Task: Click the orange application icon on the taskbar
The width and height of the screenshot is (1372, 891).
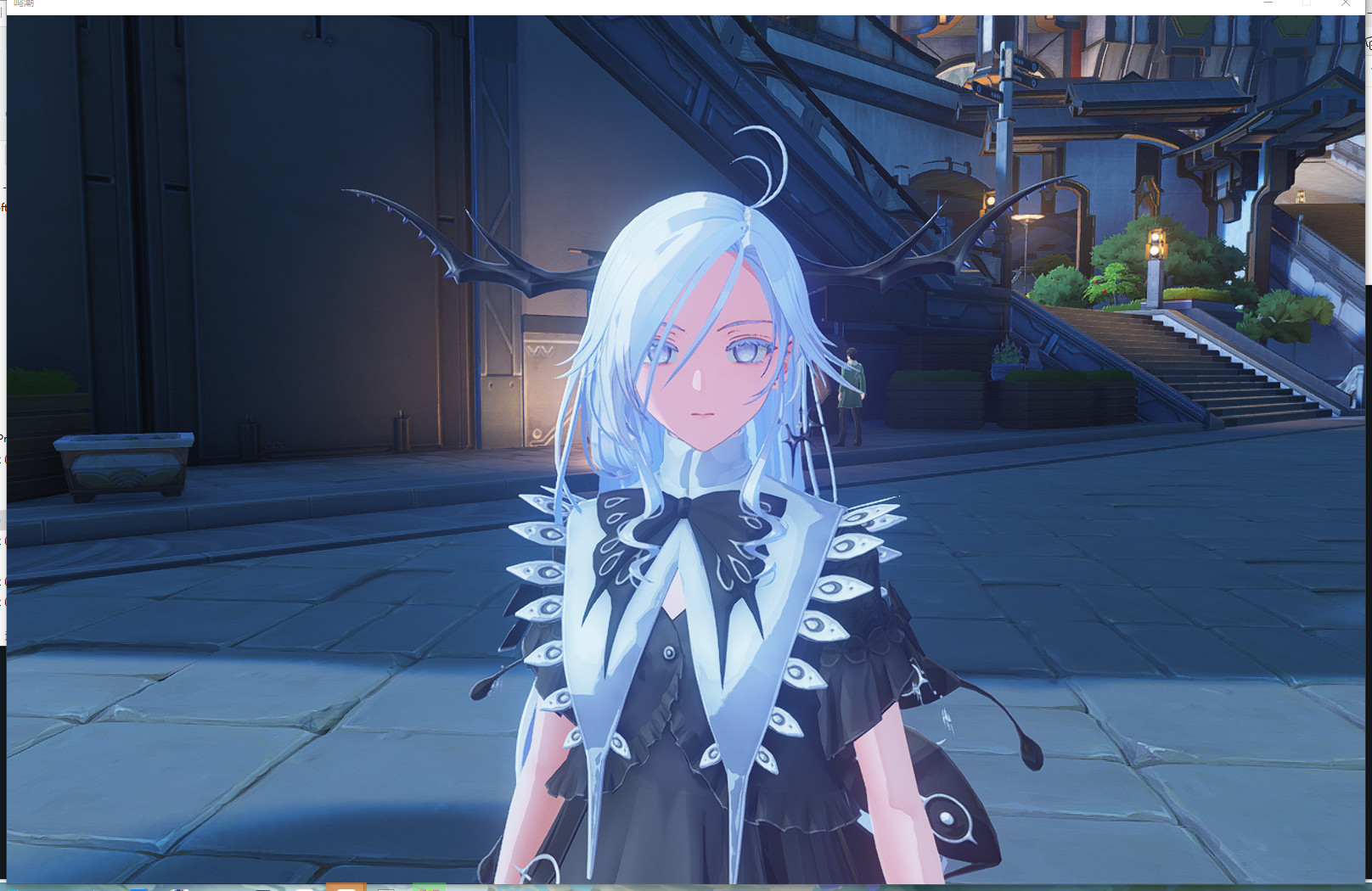Action: pos(346,888)
